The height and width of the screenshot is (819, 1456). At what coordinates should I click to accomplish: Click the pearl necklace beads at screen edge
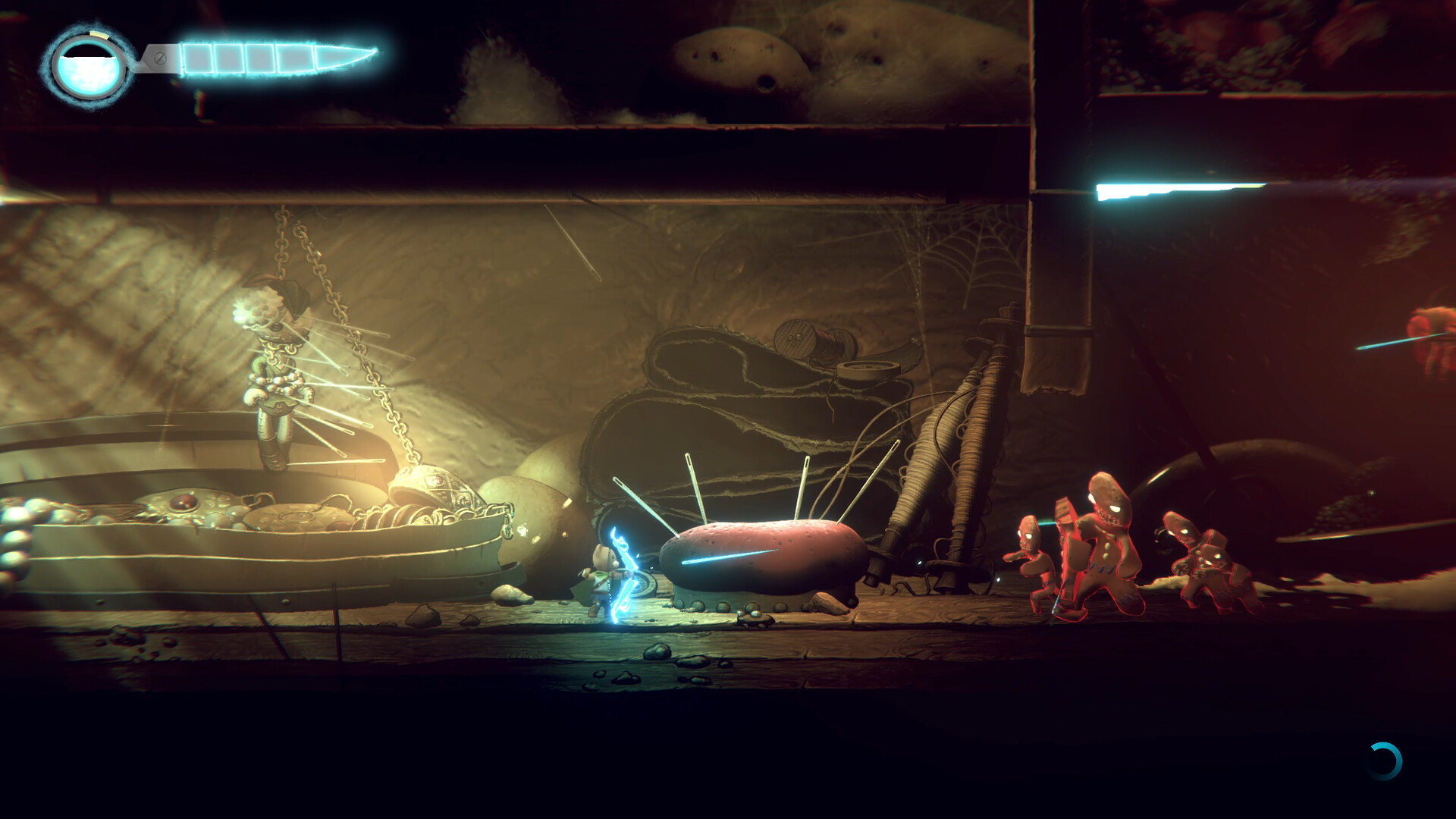coord(15,531)
